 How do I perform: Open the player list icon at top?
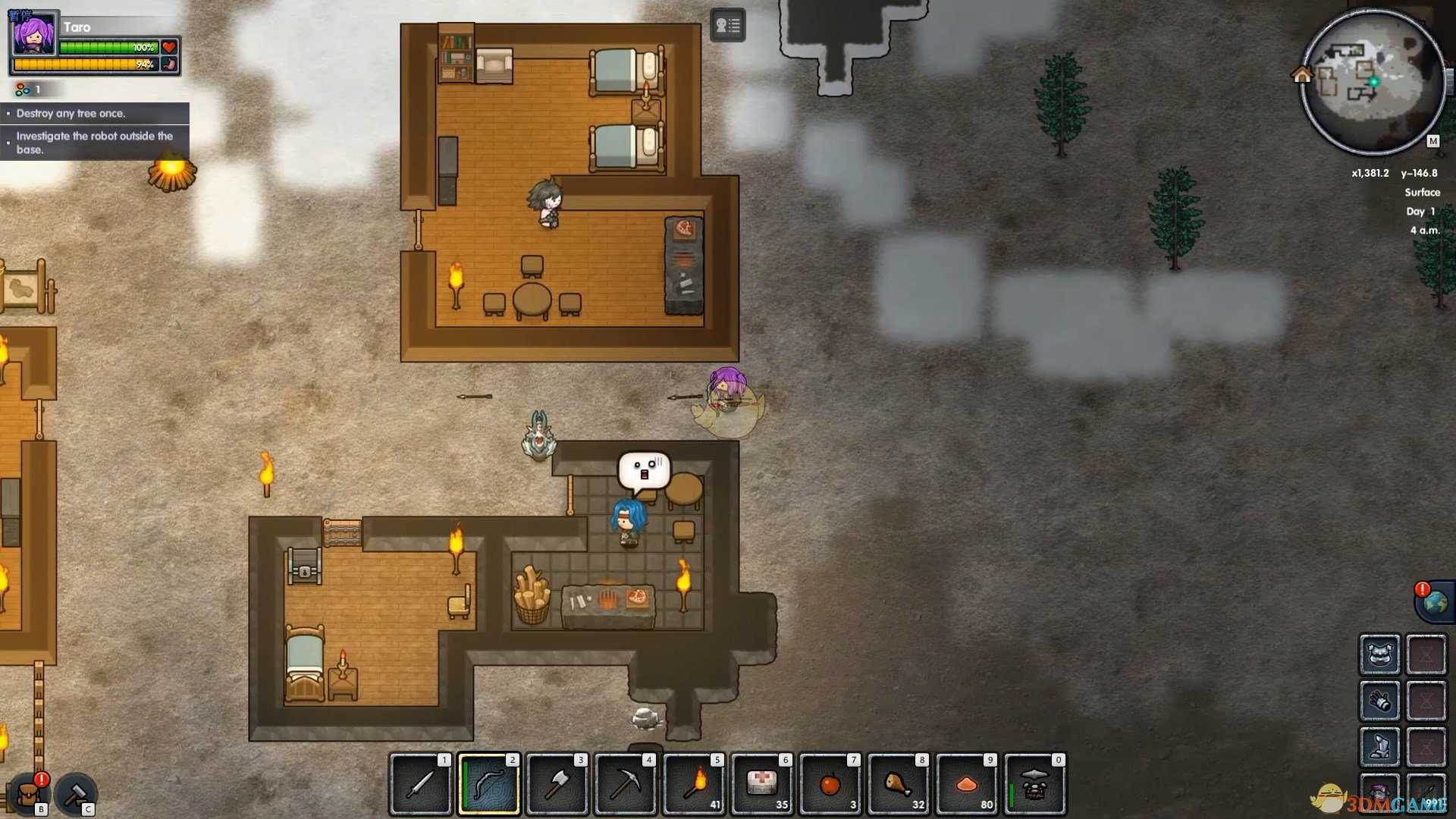[x=727, y=26]
